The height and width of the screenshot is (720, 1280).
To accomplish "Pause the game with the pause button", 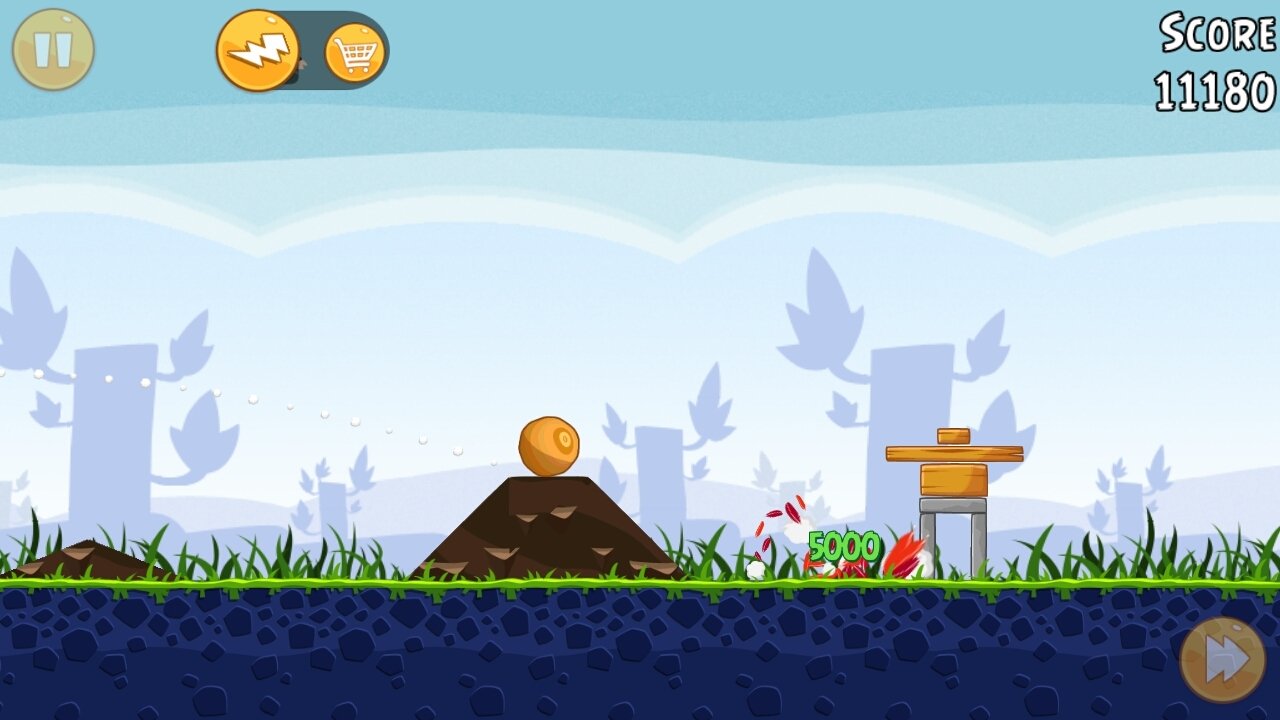I will point(53,50).
